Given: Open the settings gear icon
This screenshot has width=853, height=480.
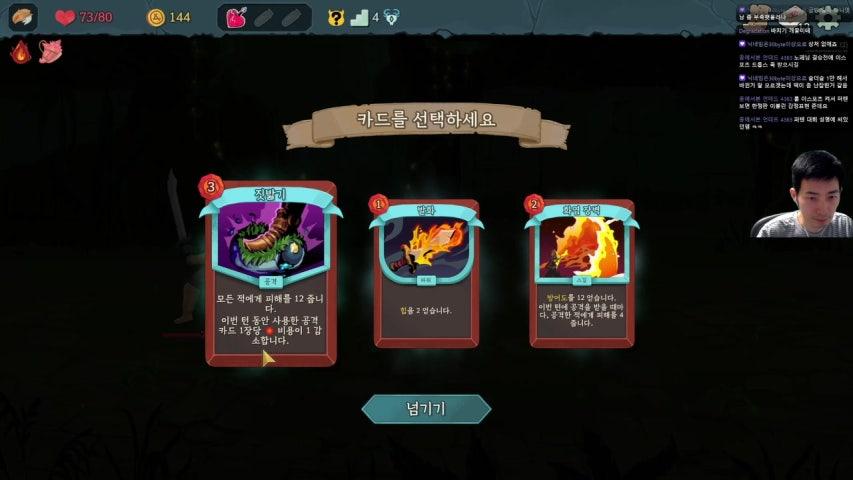Looking at the screenshot, I should click(826, 17).
